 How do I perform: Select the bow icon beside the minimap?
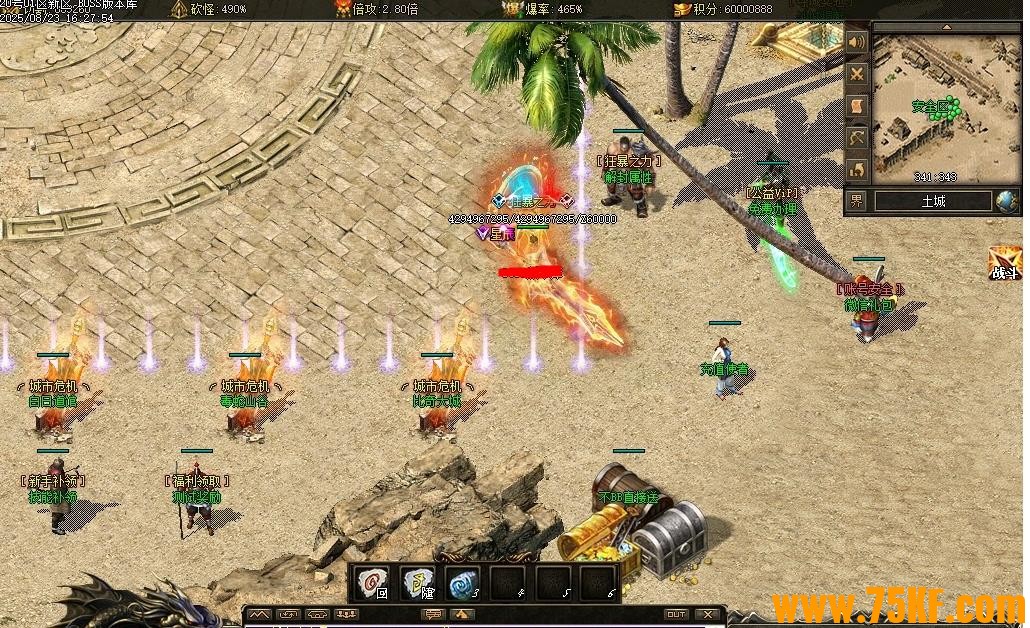tap(857, 137)
